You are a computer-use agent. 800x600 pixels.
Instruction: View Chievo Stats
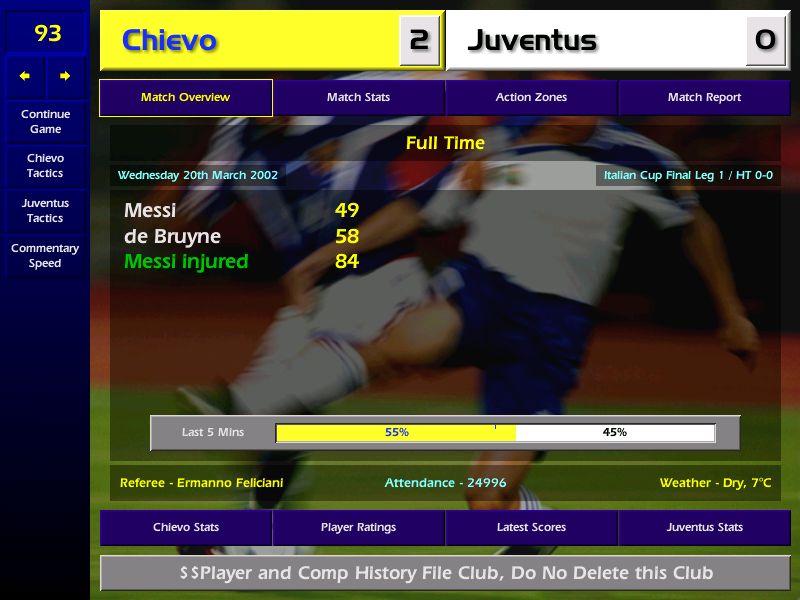tap(186, 527)
